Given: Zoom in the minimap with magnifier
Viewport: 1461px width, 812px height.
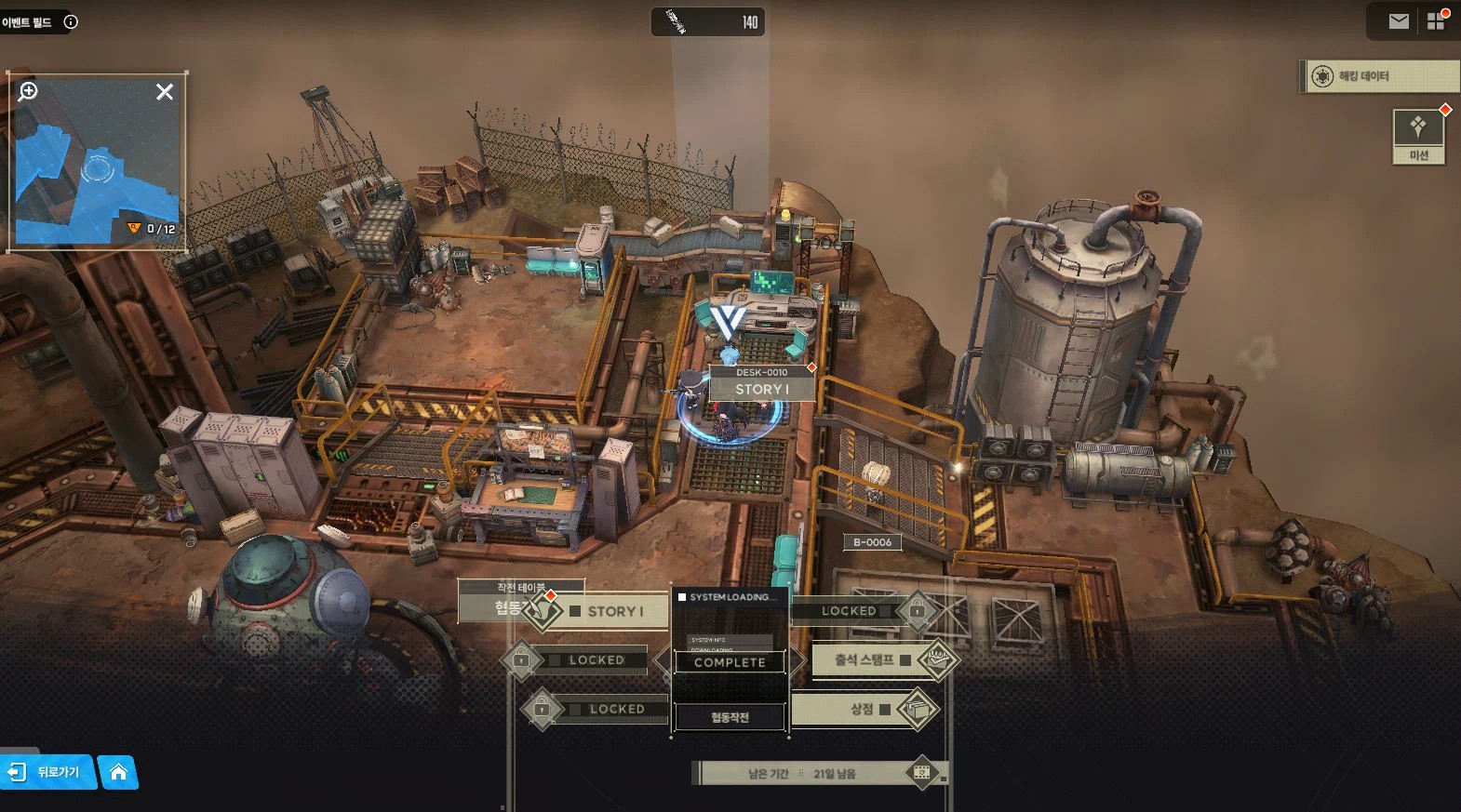Looking at the screenshot, I should point(29,91).
